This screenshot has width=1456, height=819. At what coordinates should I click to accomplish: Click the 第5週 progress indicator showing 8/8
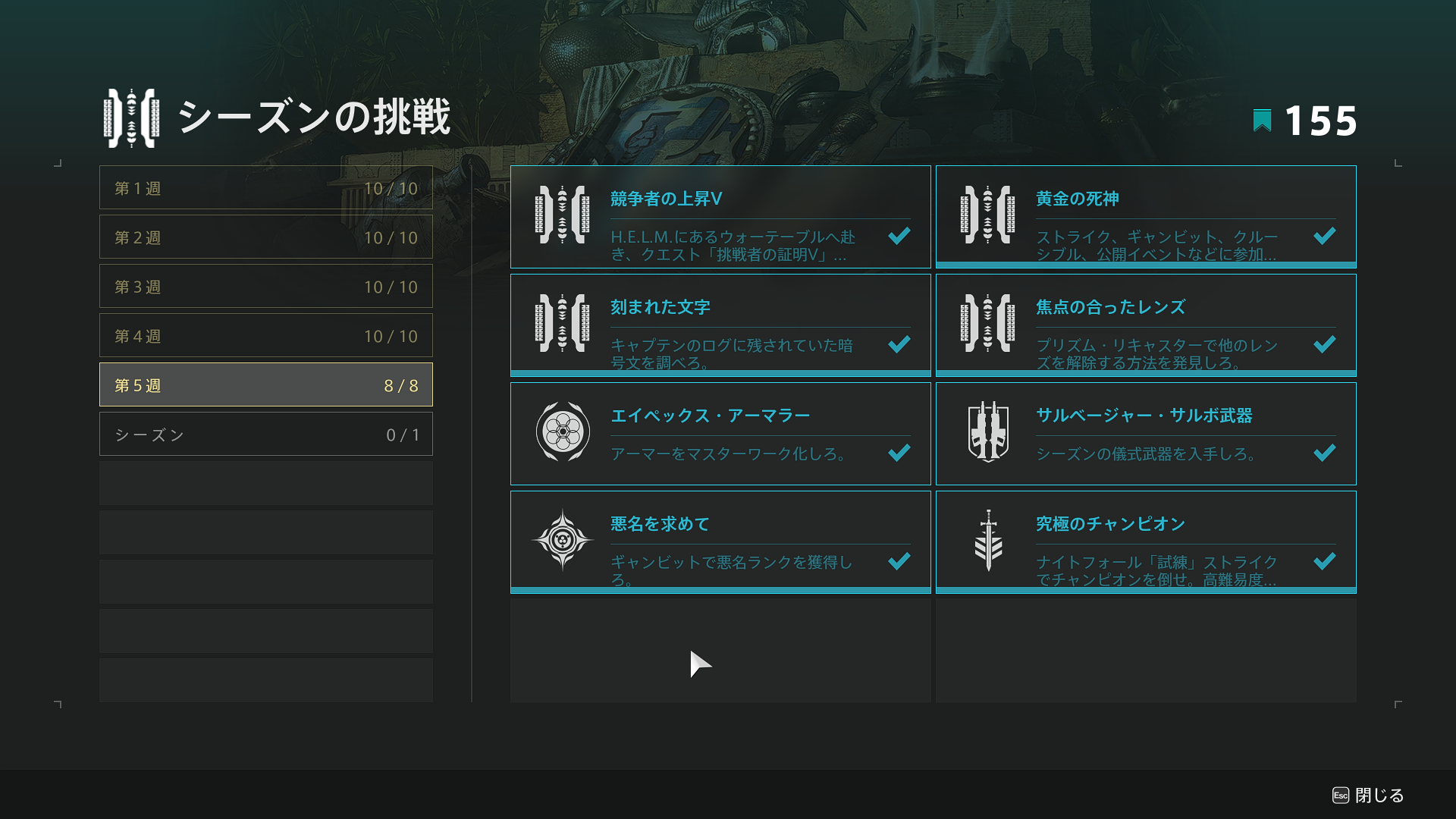click(400, 384)
